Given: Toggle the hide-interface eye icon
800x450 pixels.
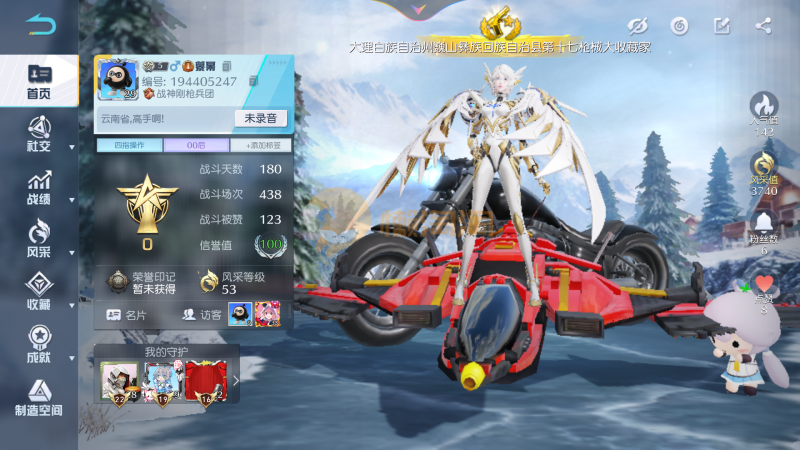Looking at the screenshot, I should pyautogui.click(x=636, y=25).
